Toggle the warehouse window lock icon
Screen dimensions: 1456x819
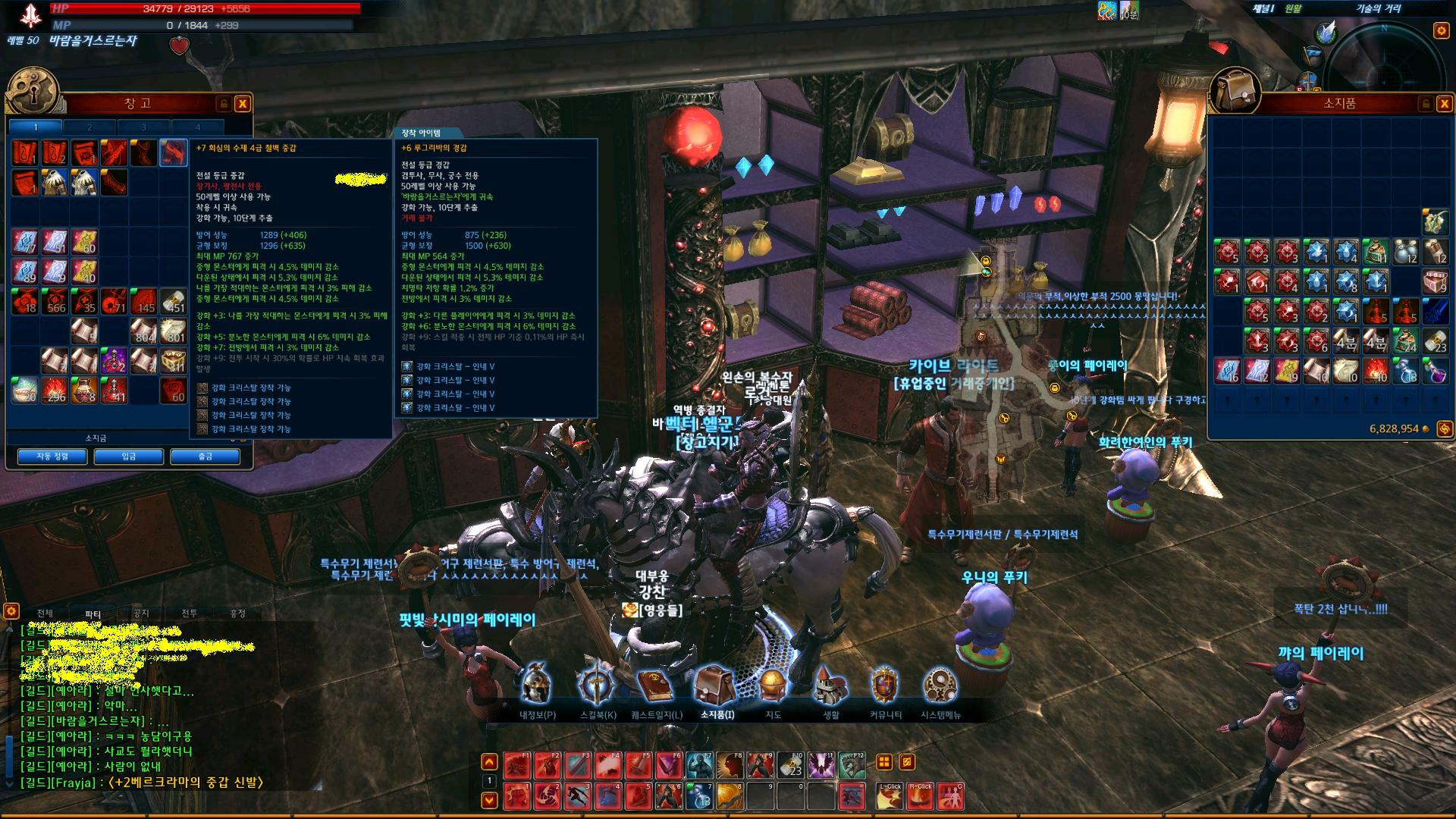[223, 104]
